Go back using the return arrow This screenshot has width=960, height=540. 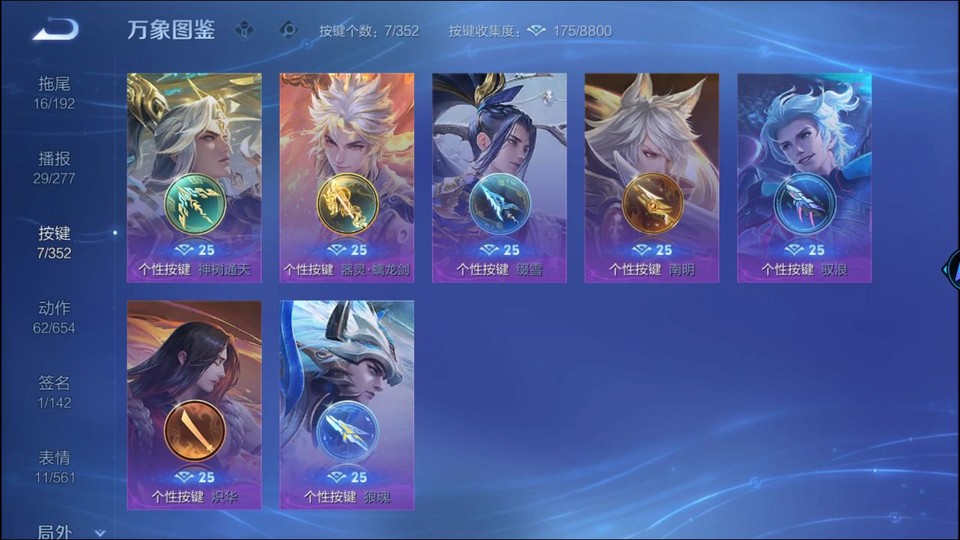tap(55, 30)
